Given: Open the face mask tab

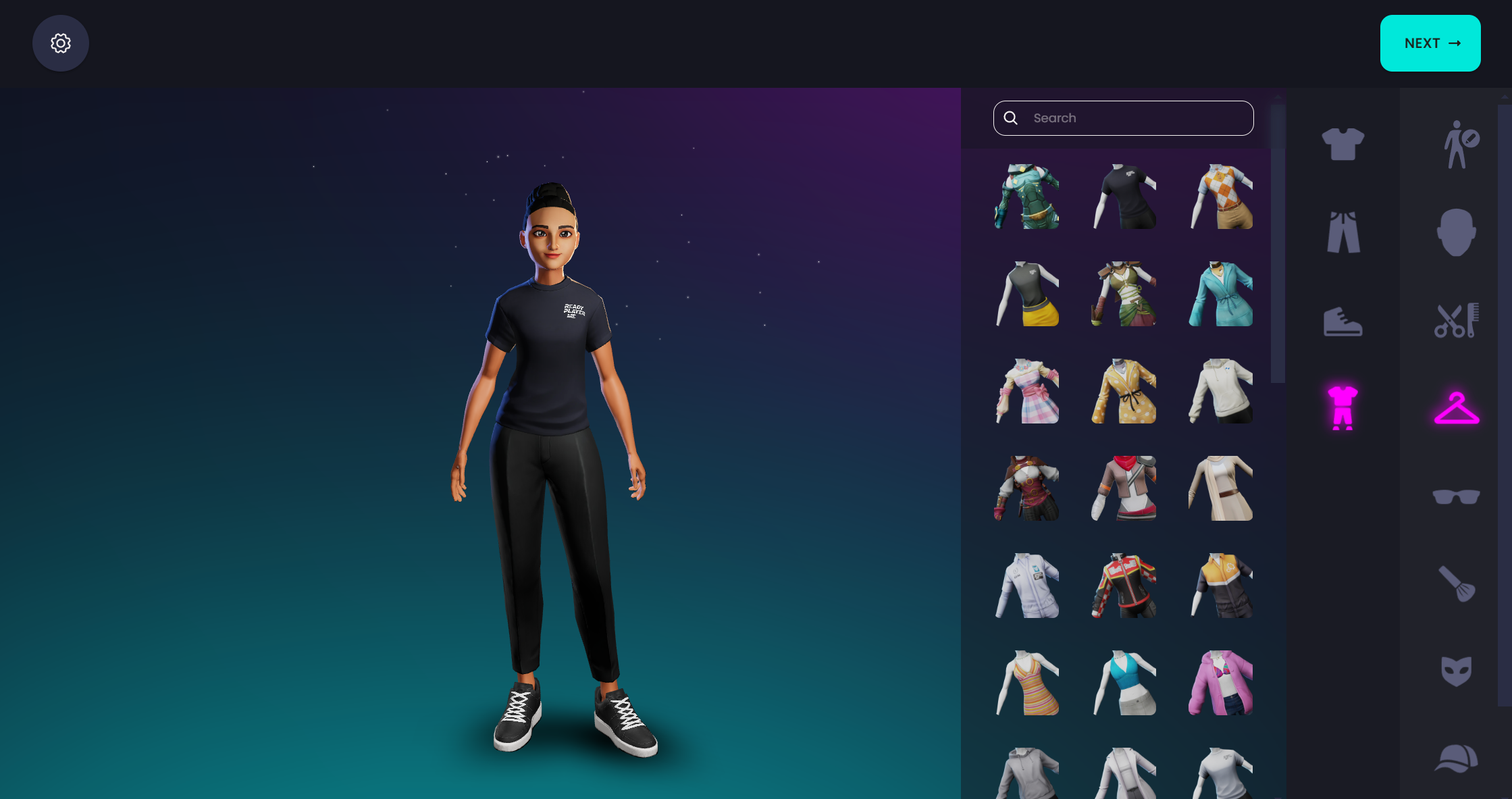Looking at the screenshot, I should tap(1456, 671).
